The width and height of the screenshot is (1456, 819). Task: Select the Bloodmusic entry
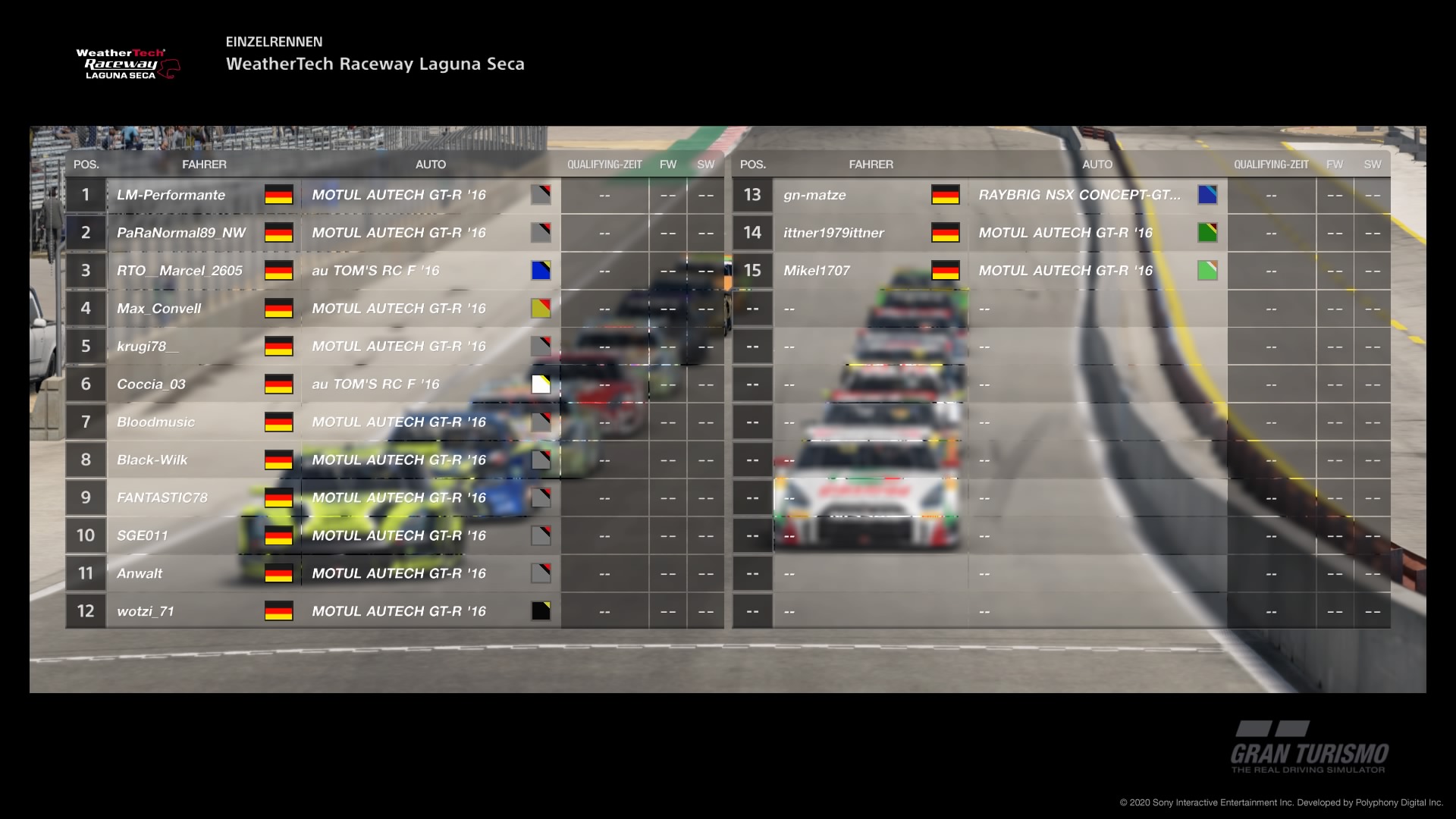coord(156,422)
